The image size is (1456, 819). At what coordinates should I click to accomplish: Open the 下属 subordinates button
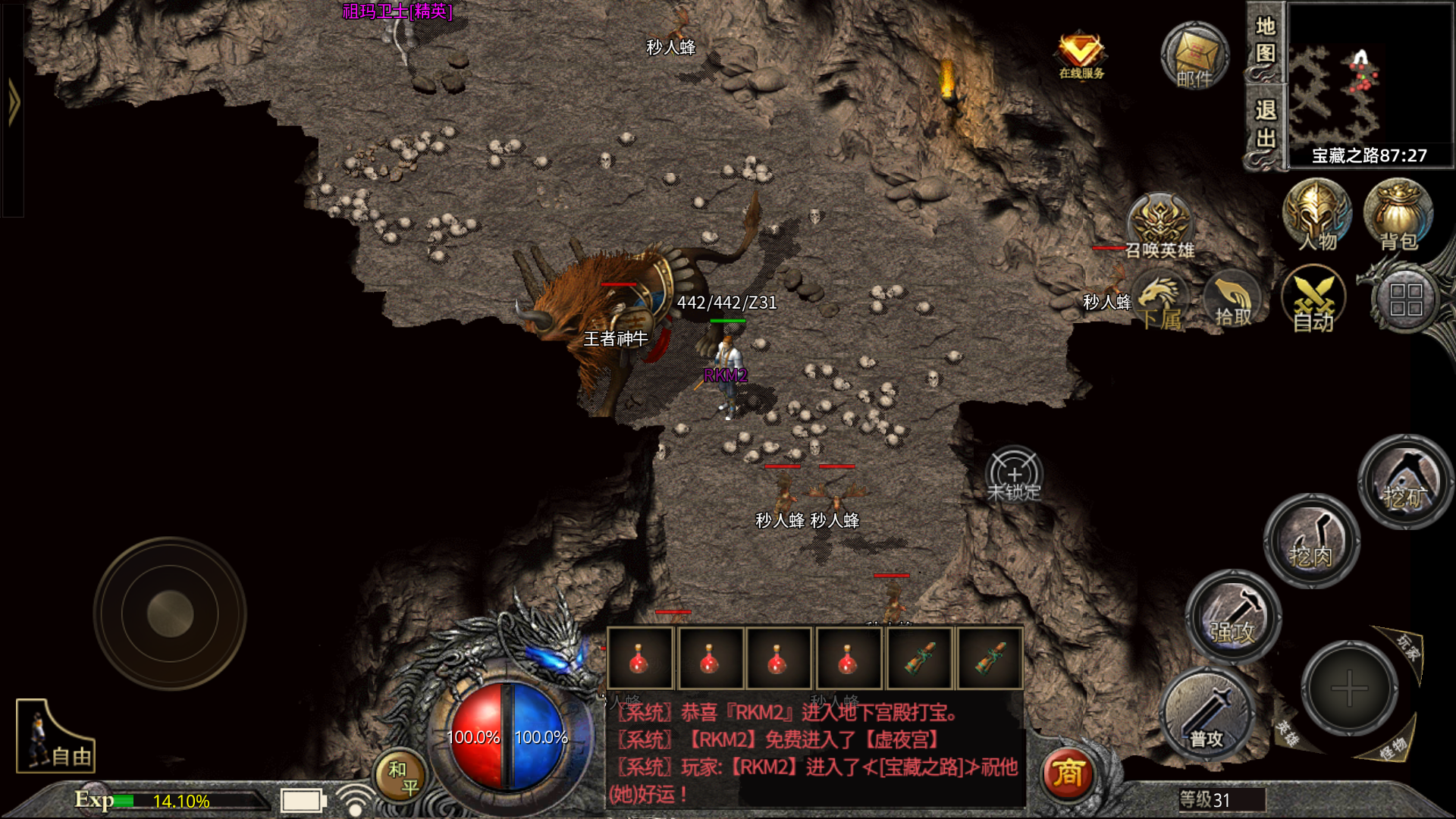pyautogui.click(x=1160, y=303)
